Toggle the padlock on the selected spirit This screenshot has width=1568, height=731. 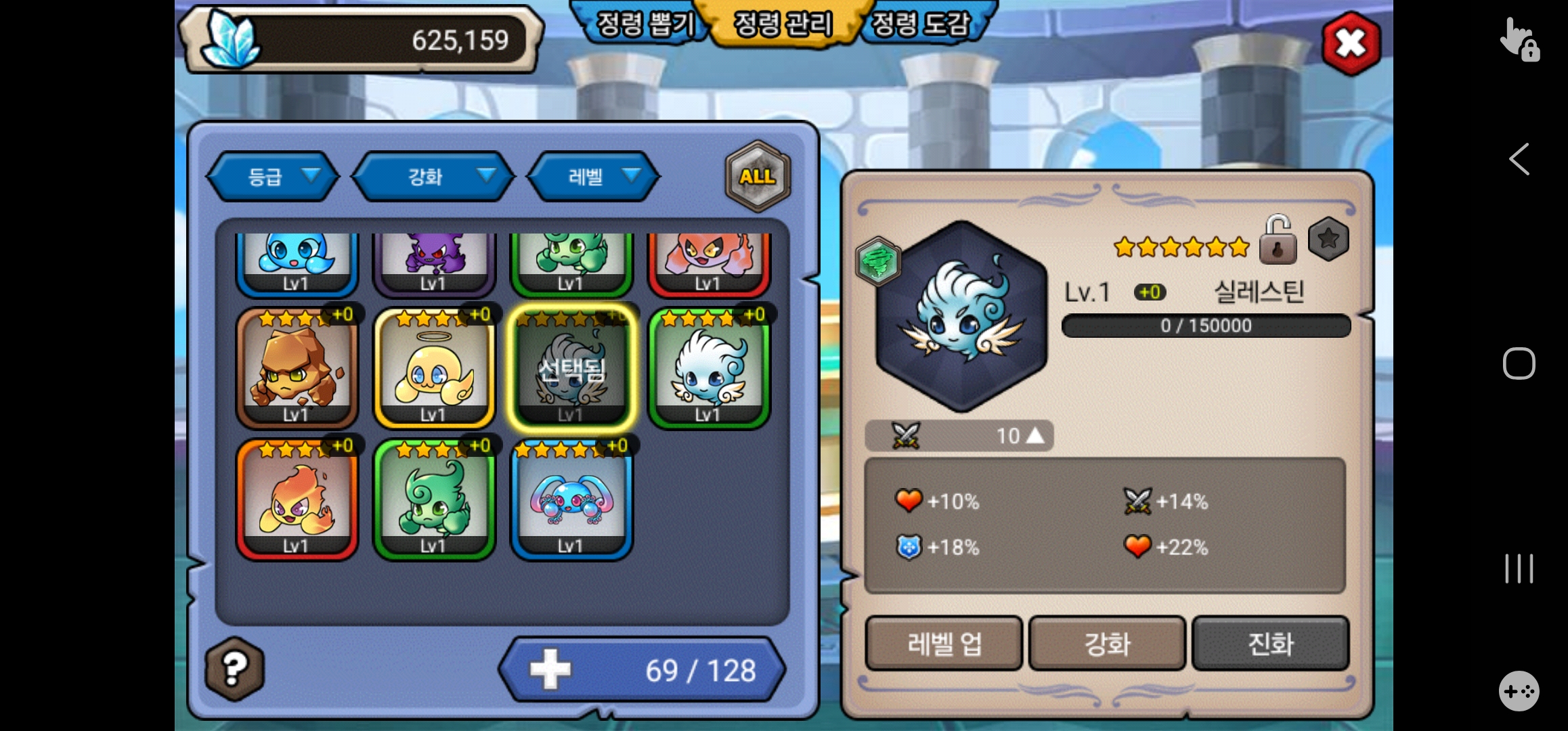point(1277,242)
